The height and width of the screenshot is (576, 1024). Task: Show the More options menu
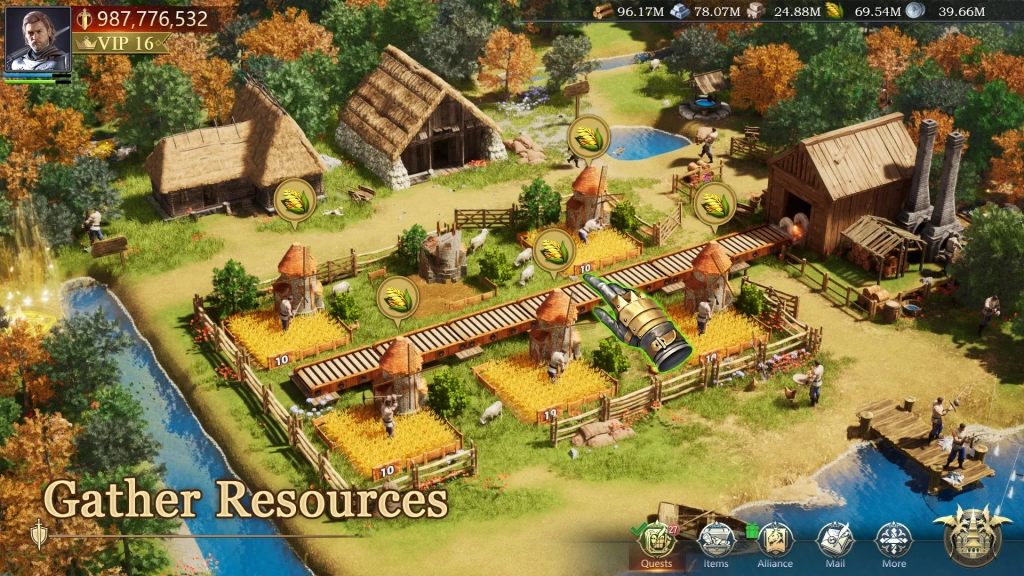[x=894, y=543]
